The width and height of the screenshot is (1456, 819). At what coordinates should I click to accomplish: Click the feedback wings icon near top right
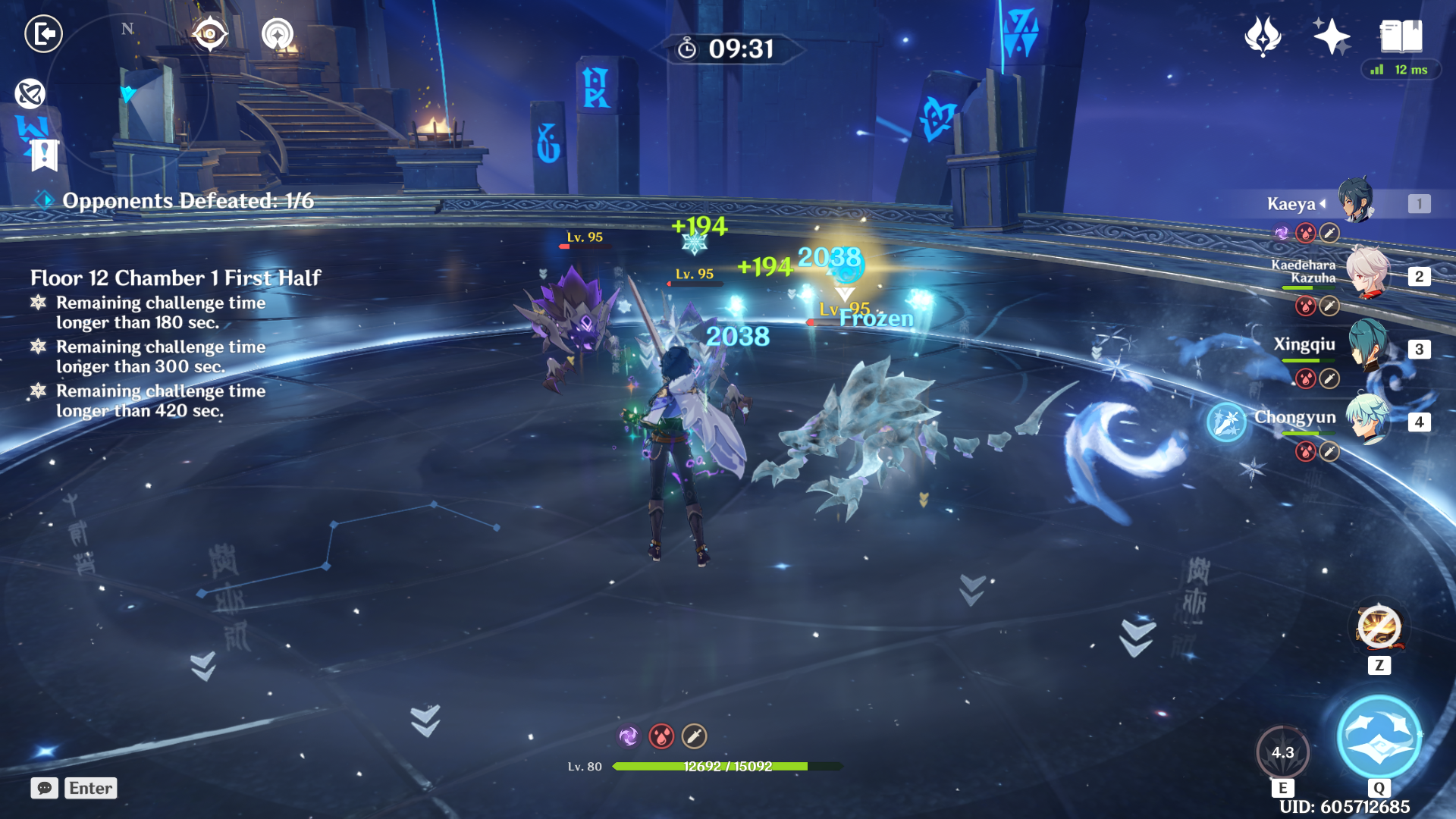pos(1262,36)
